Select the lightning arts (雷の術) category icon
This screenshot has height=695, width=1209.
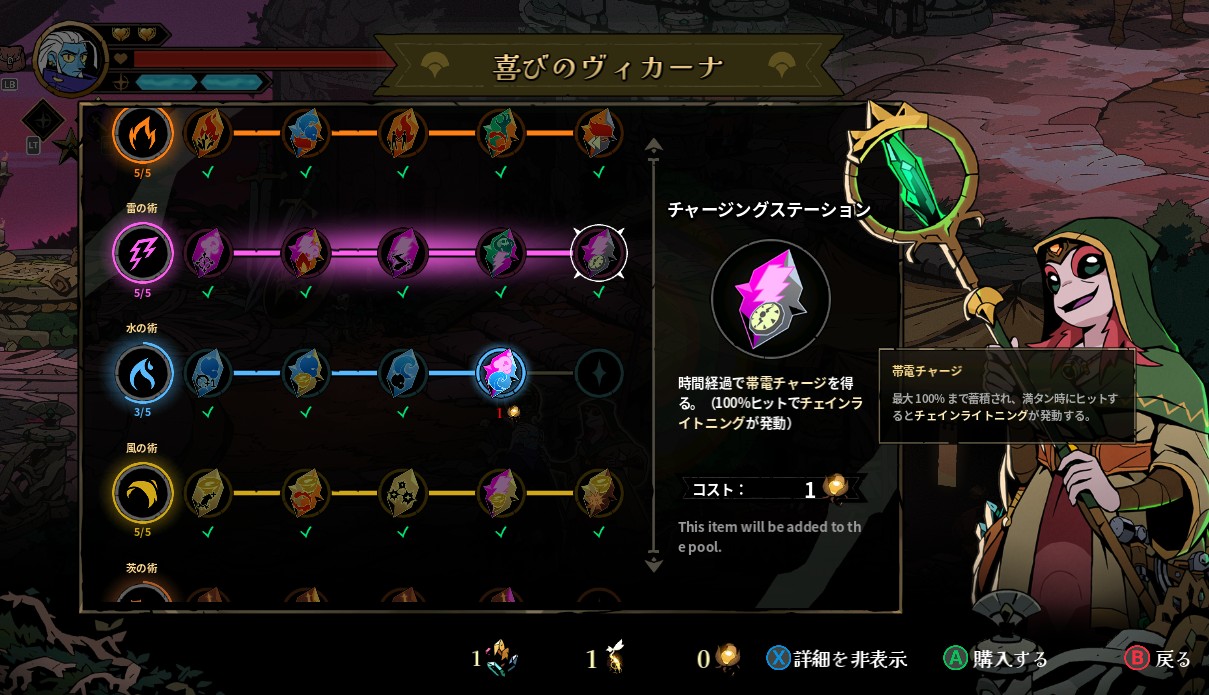(143, 252)
